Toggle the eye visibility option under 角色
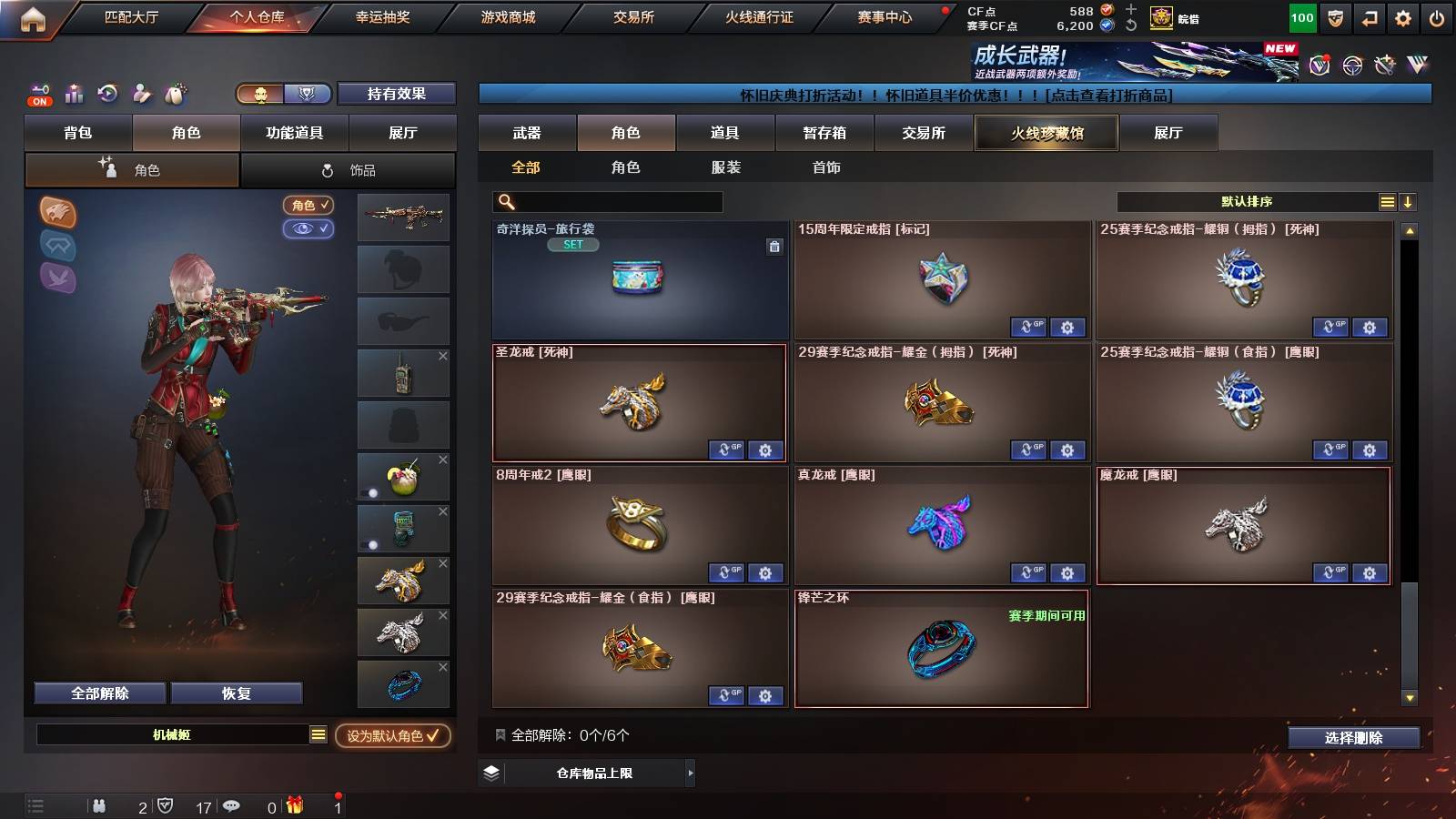The width and height of the screenshot is (1456, 819). 309,229
